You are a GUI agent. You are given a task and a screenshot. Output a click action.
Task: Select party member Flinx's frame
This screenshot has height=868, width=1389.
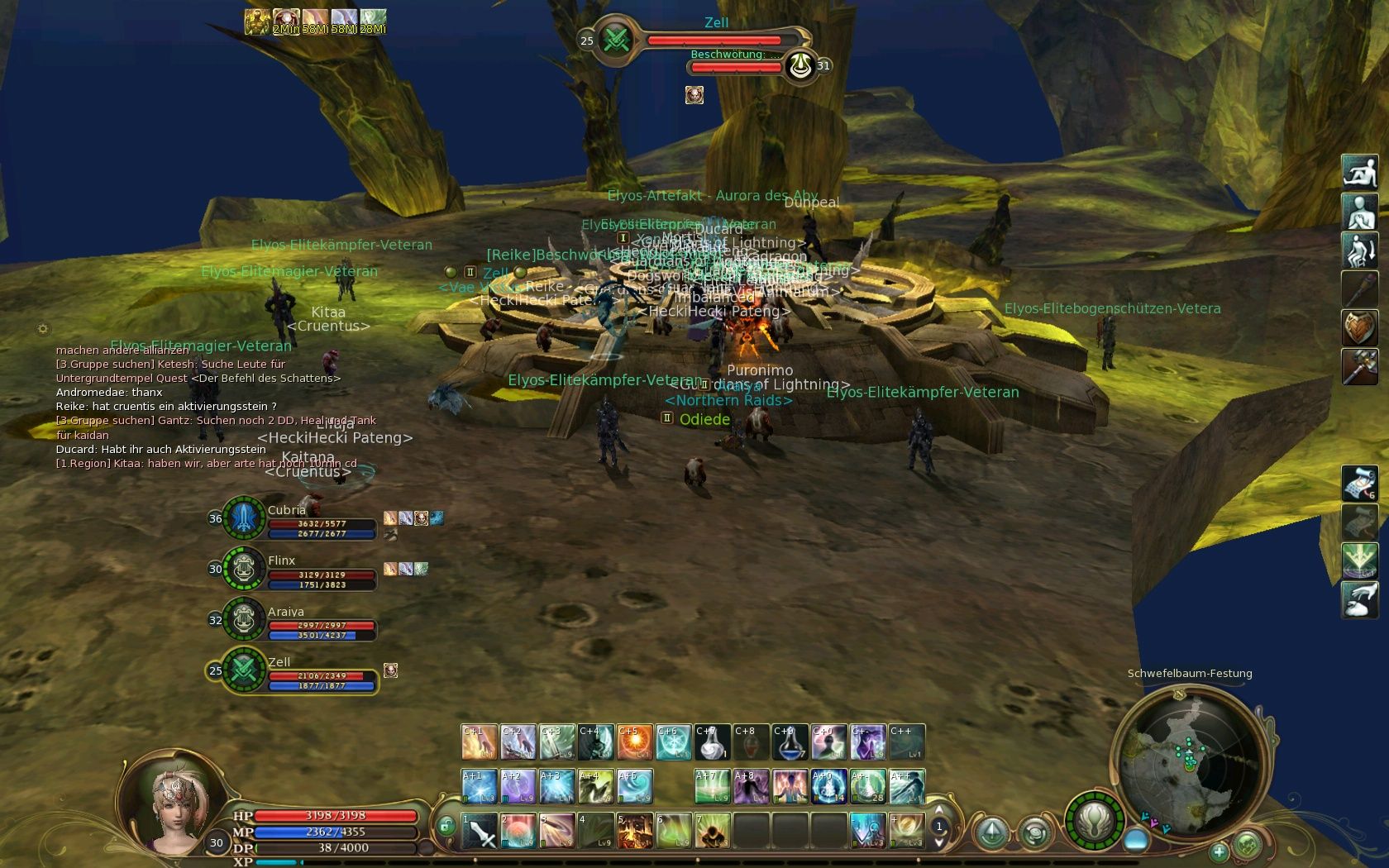[x=294, y=570]
